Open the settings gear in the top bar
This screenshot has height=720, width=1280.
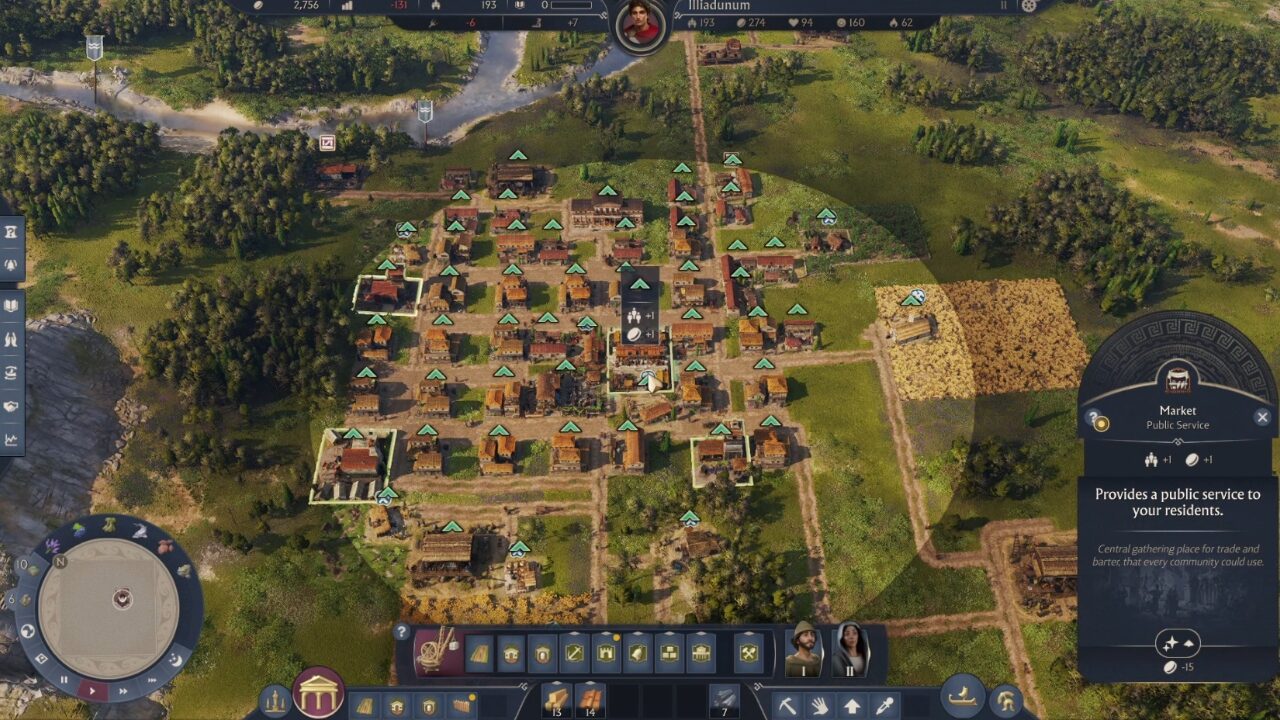point(1029,5)
